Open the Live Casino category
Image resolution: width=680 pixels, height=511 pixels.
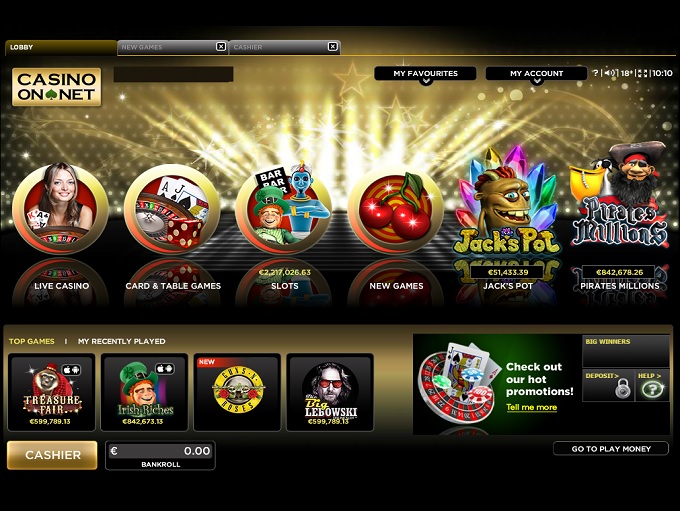point(60,211)
